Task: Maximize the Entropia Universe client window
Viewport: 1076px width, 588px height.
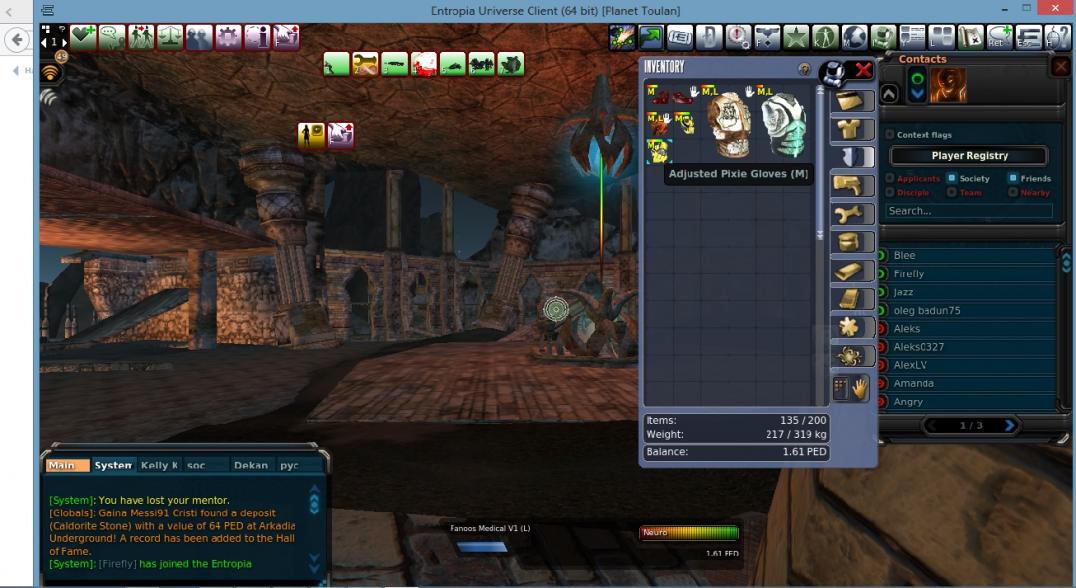Action: click(1025, 10)
